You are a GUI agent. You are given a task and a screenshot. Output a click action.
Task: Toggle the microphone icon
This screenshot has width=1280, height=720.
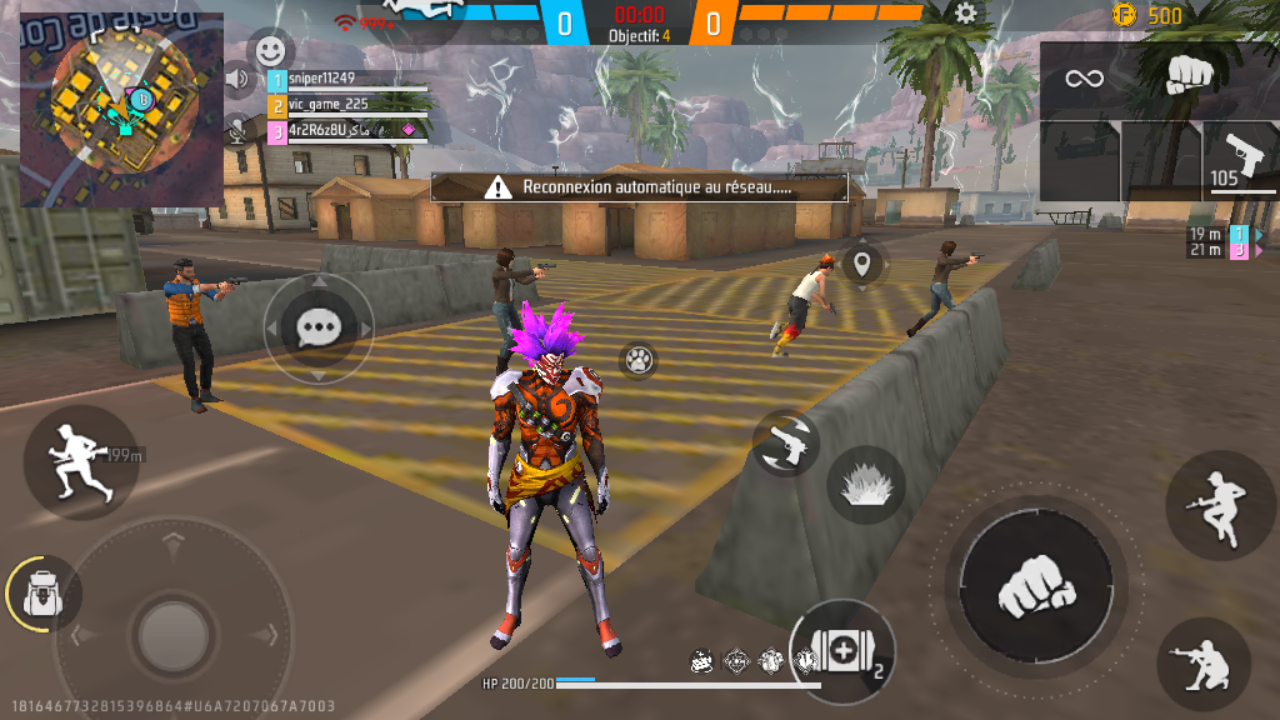237,130
